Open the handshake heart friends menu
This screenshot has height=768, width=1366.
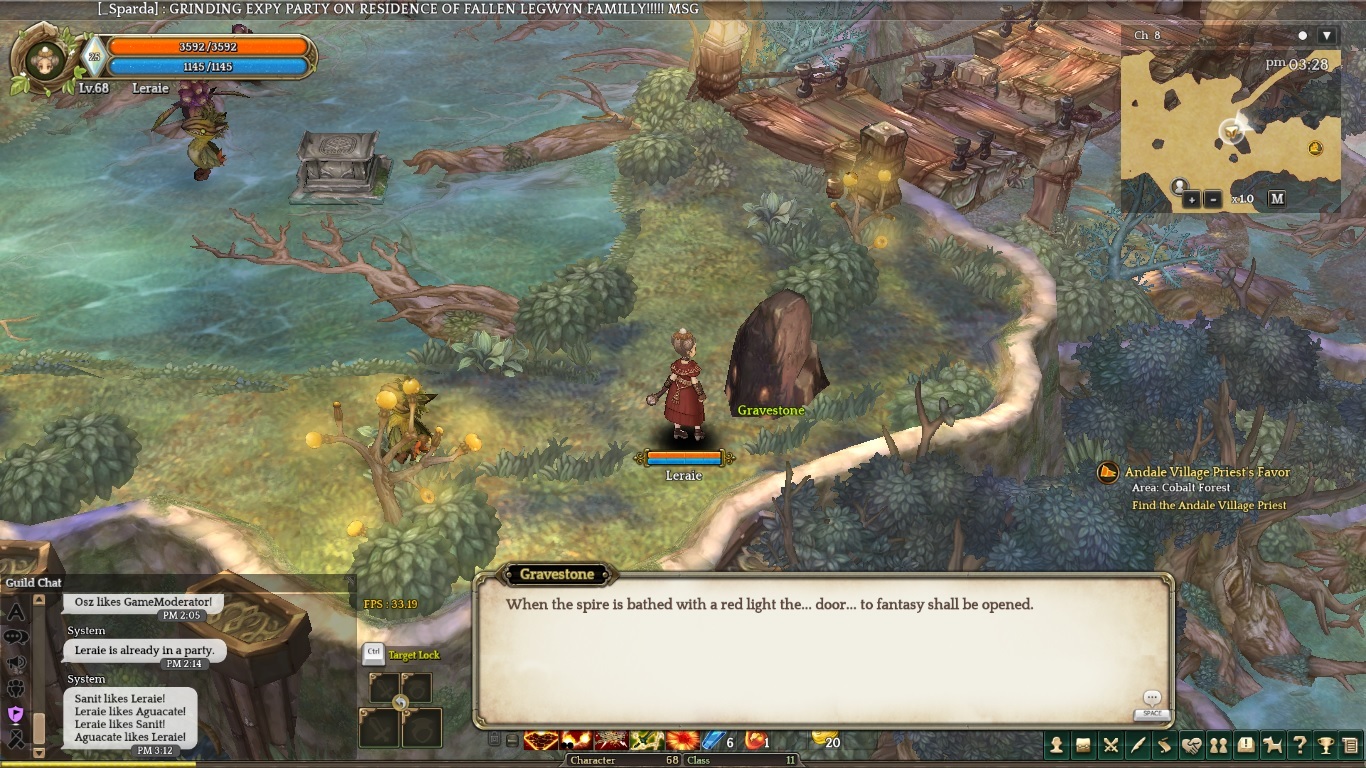pyautogui.click(x=1191, y=745)
